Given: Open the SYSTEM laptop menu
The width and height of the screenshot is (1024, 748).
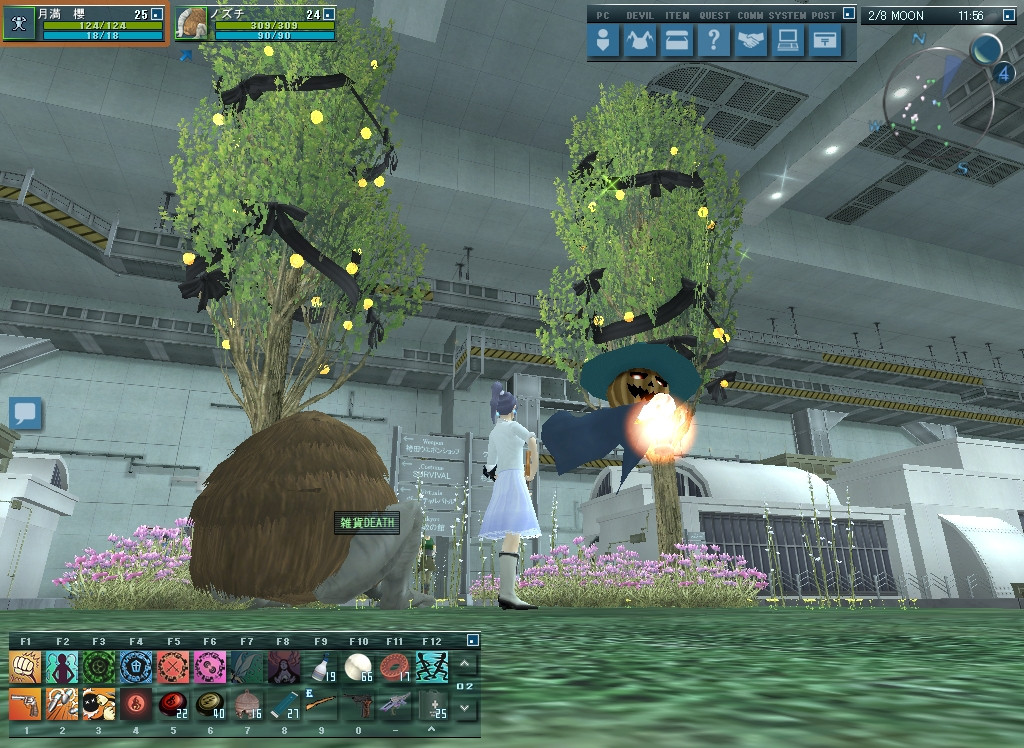Looking at the screenshot, I should click(x=787, y=41).
